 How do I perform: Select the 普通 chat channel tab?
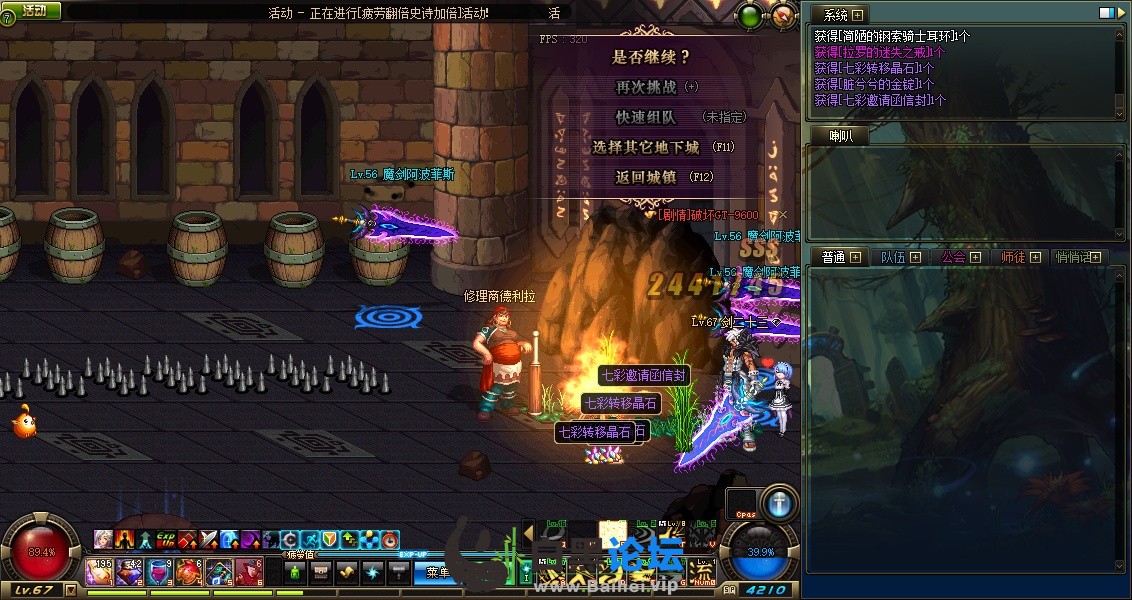coord(834,257)
